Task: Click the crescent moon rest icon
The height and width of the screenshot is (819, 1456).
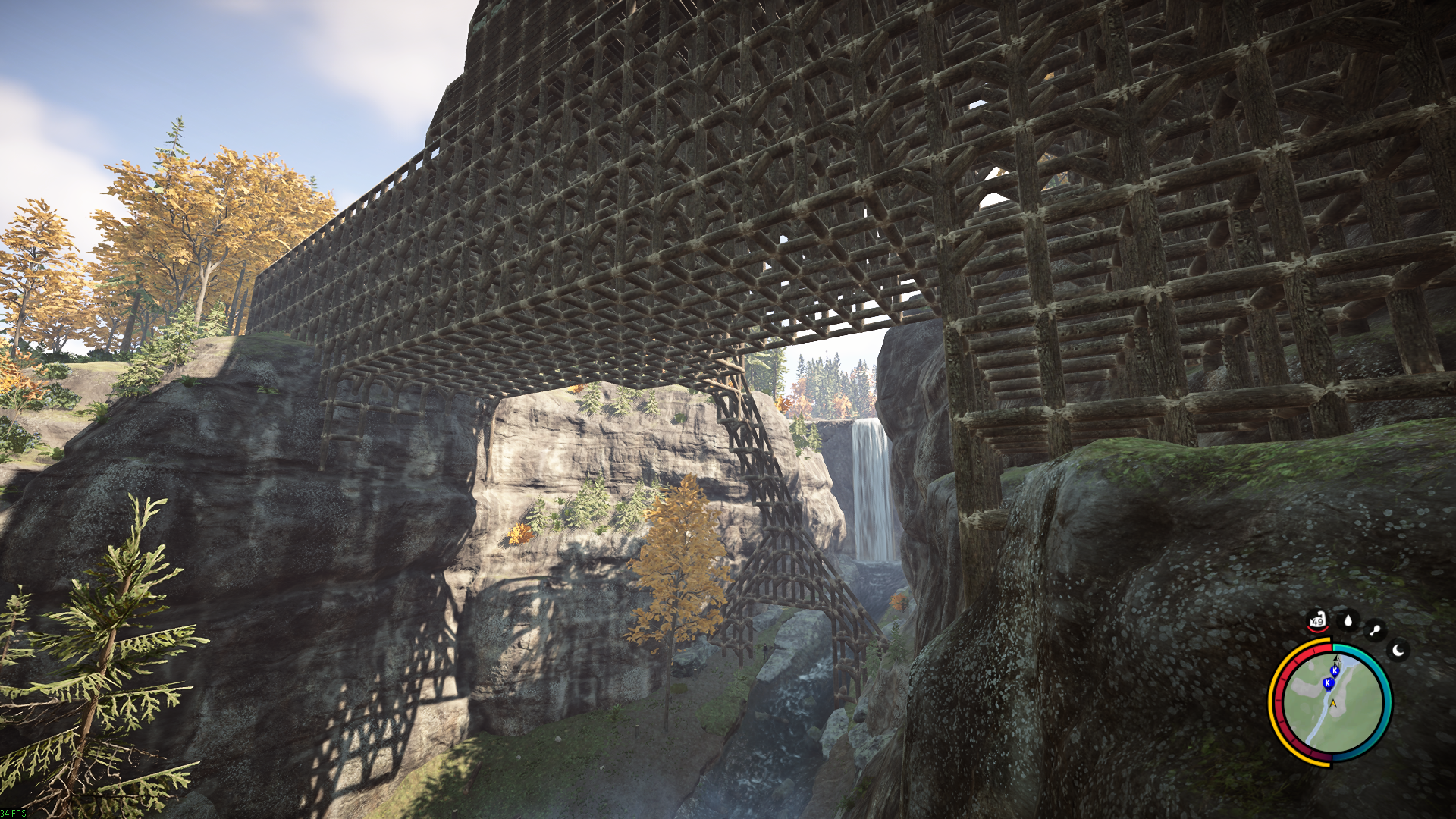Action: pyautogui.click(x=1398, y=650)
